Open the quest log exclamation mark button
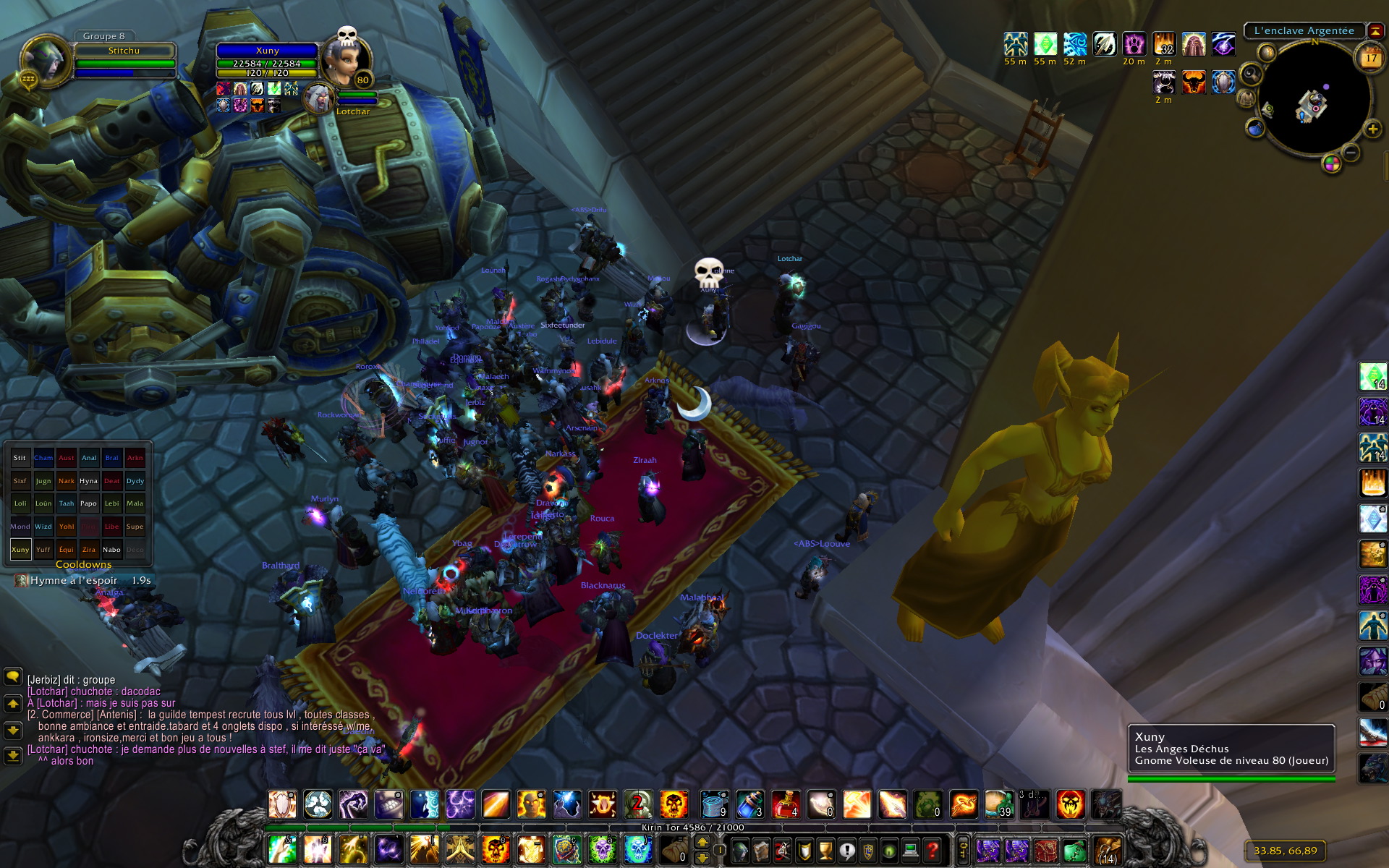This screenshot has width=1389, height=868. (846, 850)
